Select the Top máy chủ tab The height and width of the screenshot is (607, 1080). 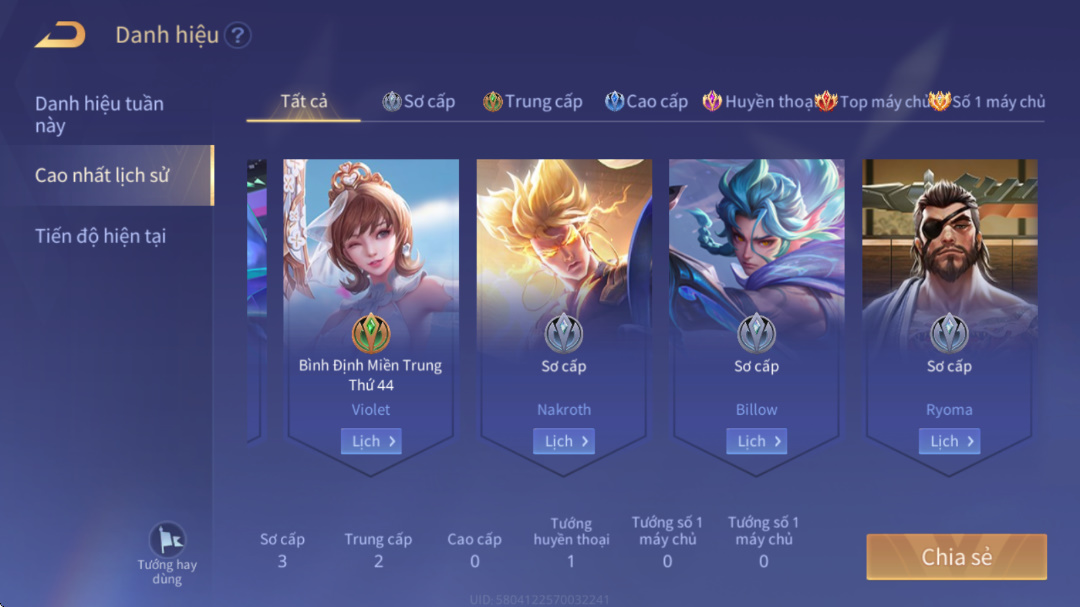872,101
